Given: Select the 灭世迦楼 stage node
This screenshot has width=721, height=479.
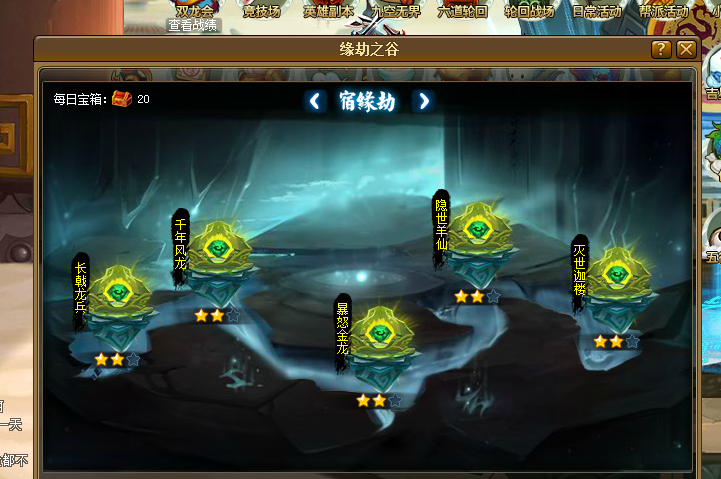Looking at the screenshot, I should pos(615,277).
